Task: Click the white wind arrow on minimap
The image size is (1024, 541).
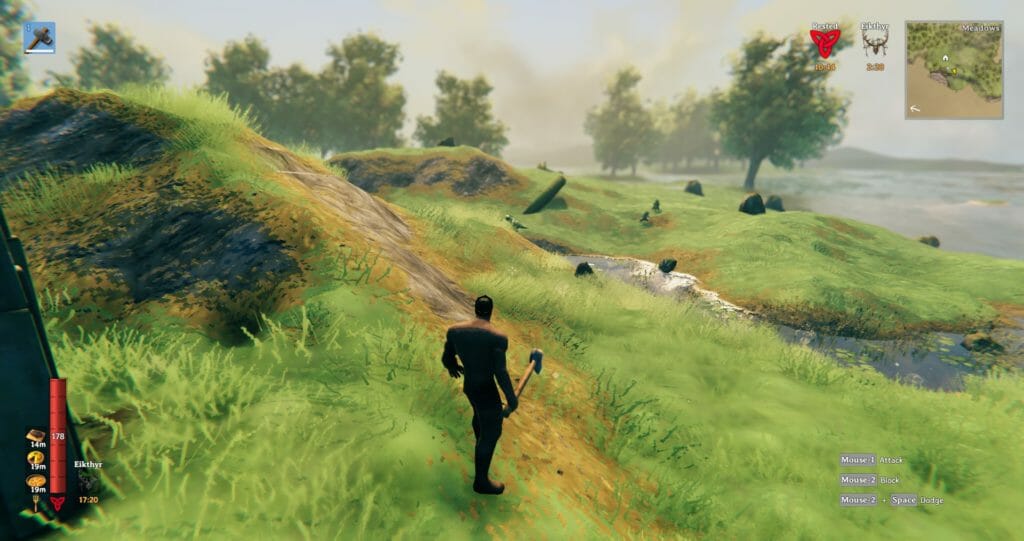Action: click(x=917, y=106)
